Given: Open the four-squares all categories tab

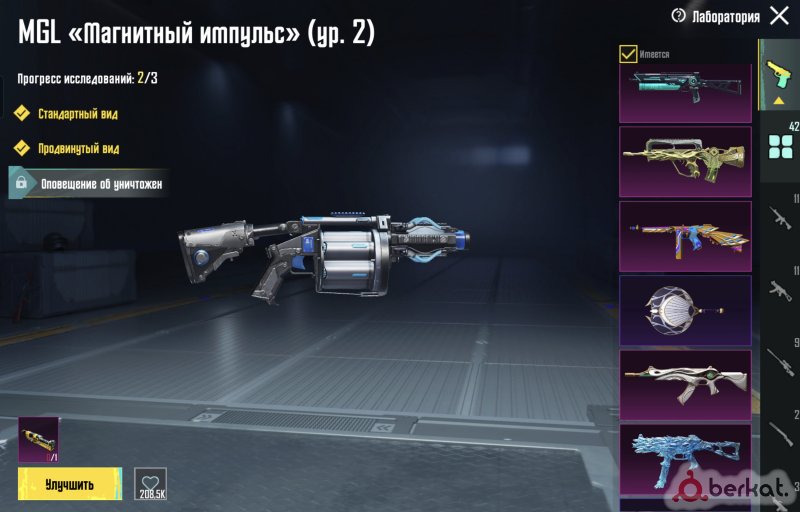Looking at the screenshot, I should click(779, 147).
